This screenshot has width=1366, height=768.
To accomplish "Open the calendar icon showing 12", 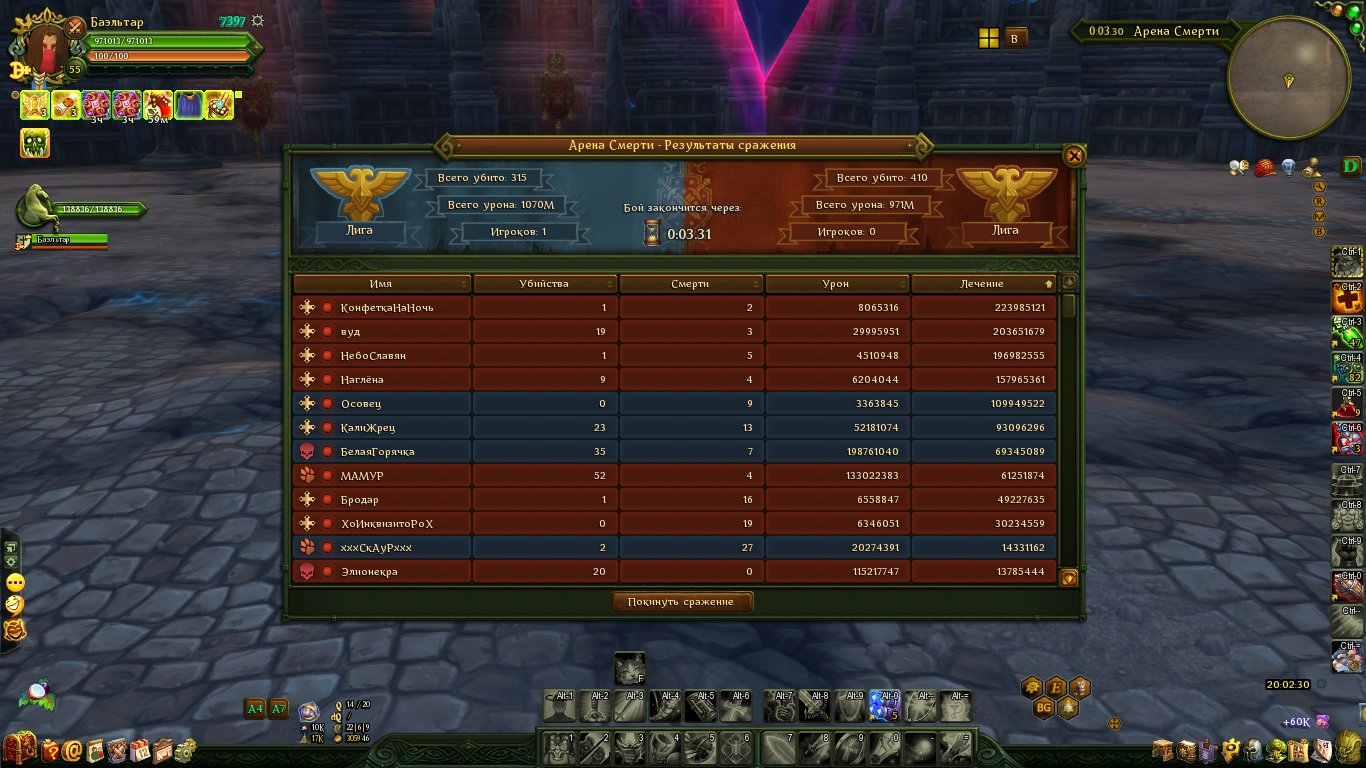I will pos(140,748).
